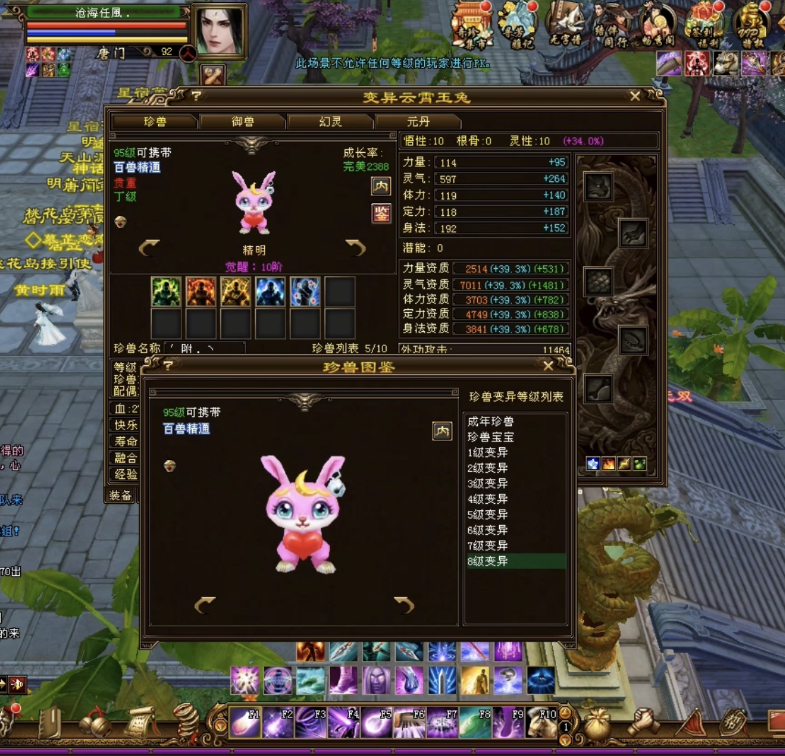Select 珍兽宝宝 from the level list
785x756 pixels.
coord(490,436)
